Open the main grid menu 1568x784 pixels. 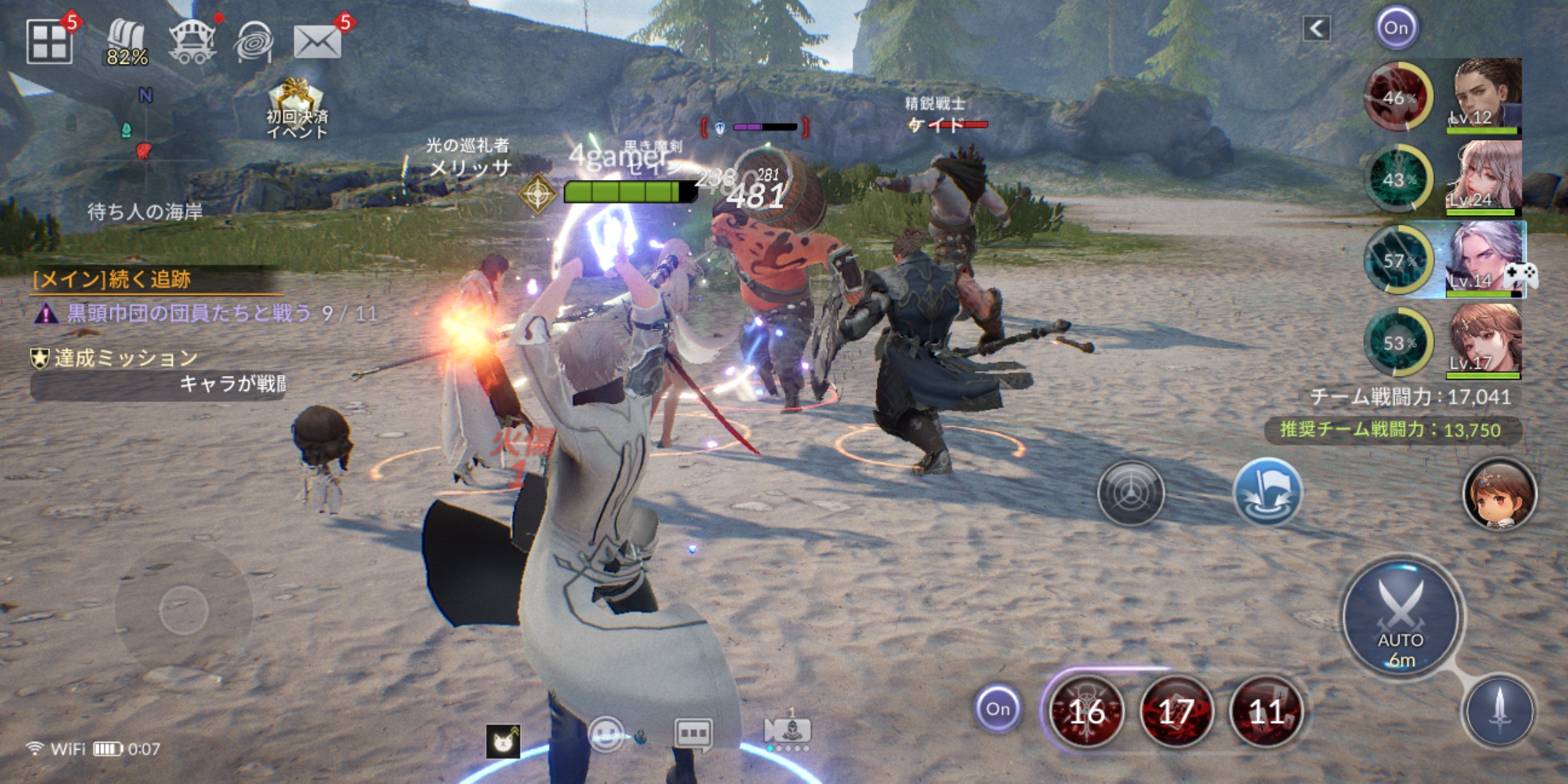[49, 41]
